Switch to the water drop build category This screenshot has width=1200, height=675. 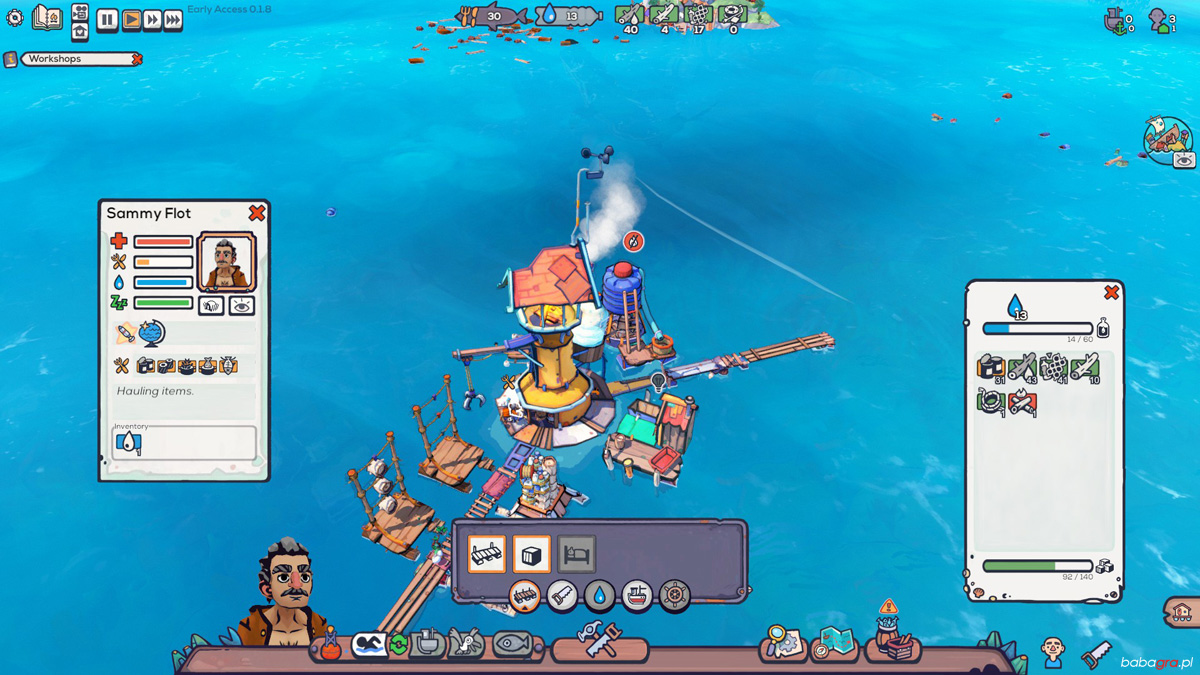(x=599, y=596)
